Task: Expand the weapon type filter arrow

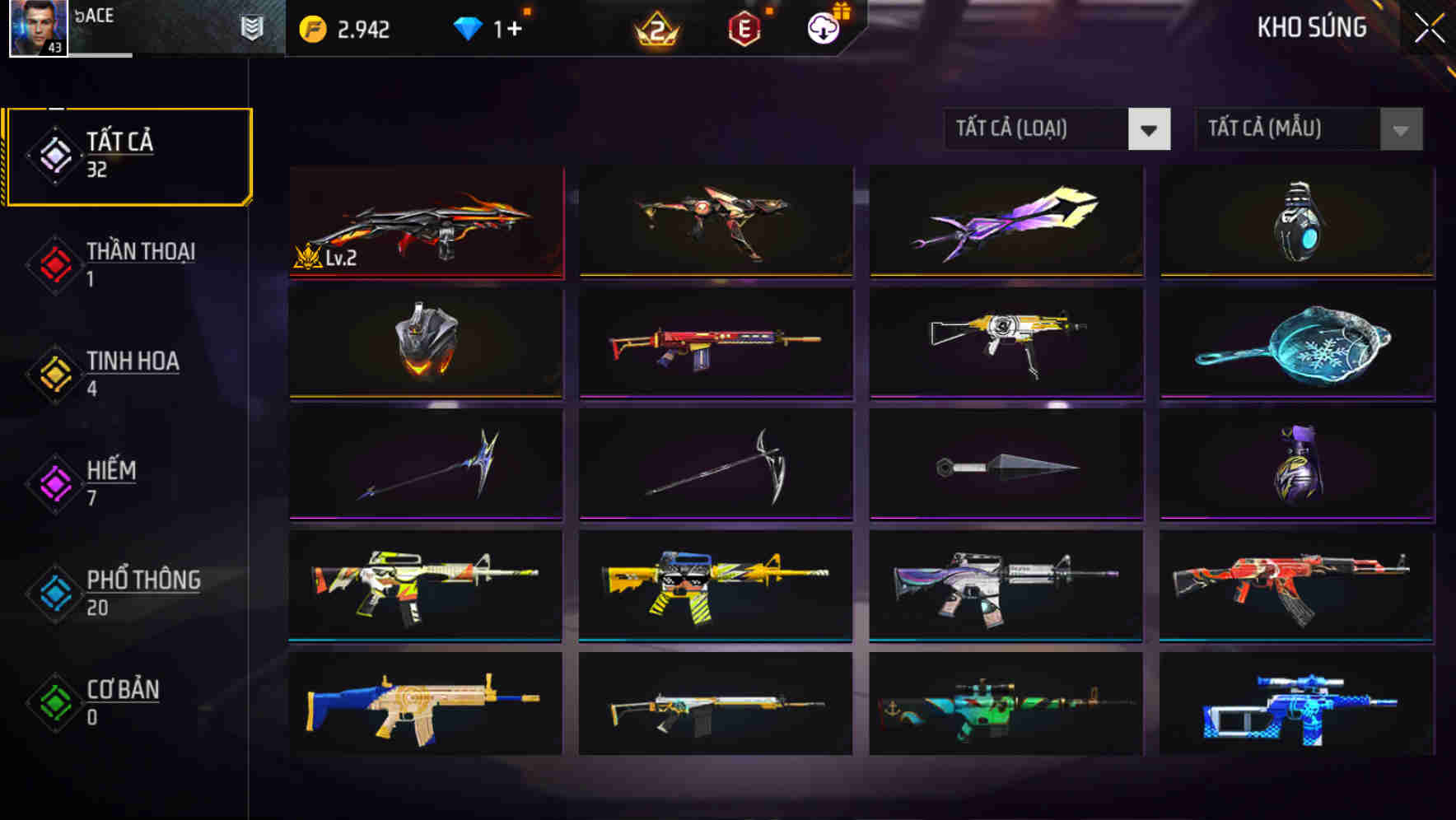Action: 1150,129
